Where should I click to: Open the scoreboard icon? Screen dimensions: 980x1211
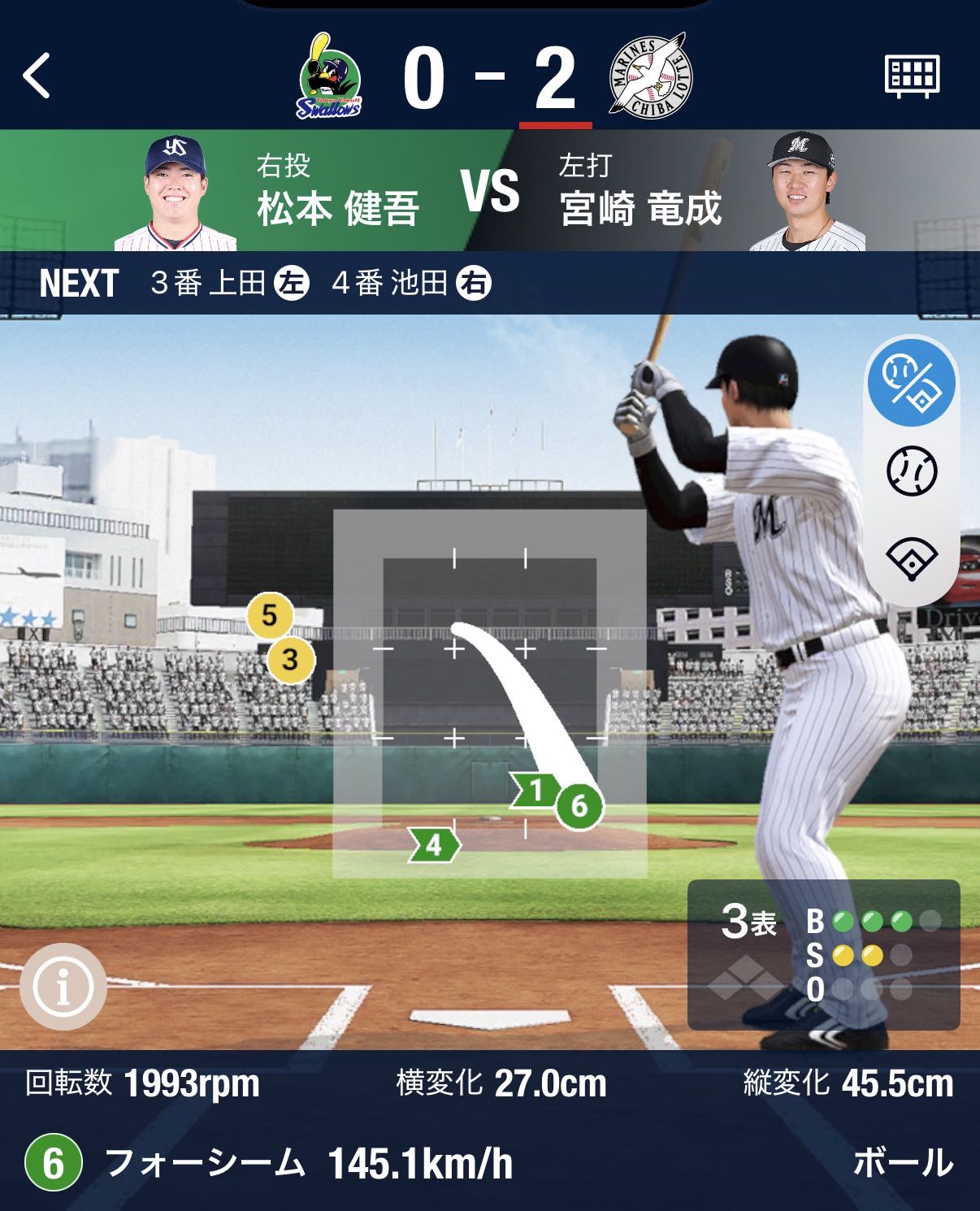tap(911, 76)
